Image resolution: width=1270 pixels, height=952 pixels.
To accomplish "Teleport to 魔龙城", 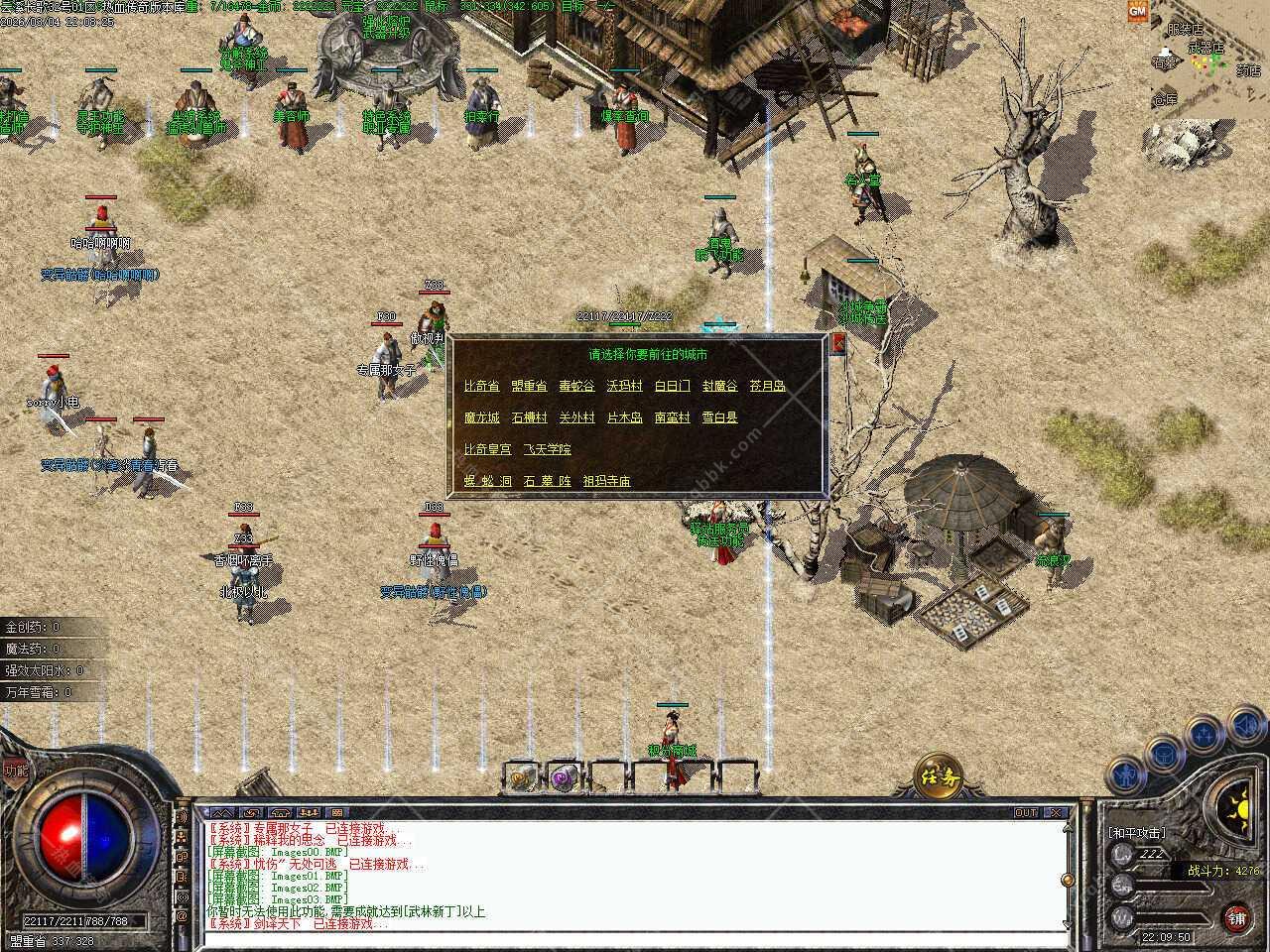I will 481,417.
